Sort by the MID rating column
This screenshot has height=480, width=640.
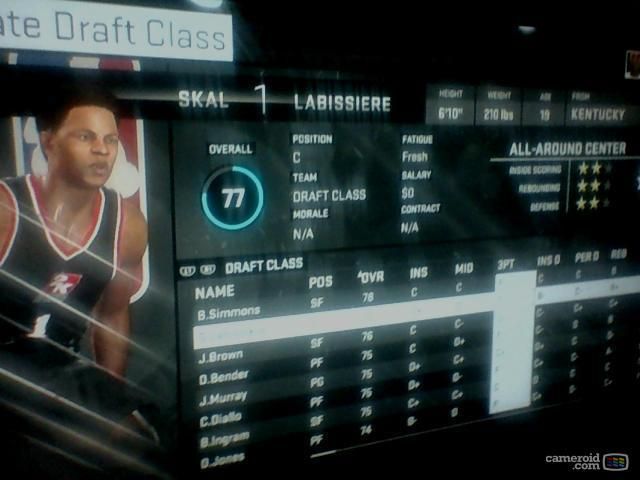tap(463, 269)
